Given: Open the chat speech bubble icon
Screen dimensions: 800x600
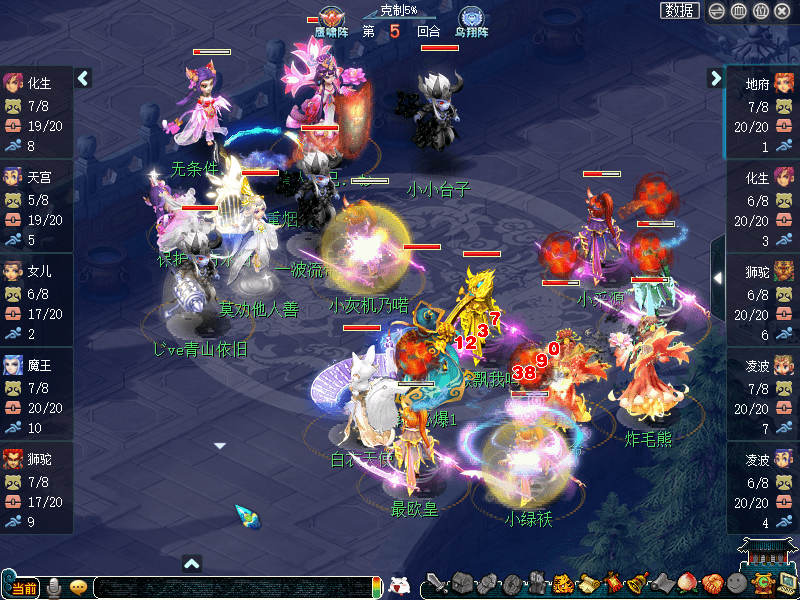Looking at the screenshot, I should [78, 587].
